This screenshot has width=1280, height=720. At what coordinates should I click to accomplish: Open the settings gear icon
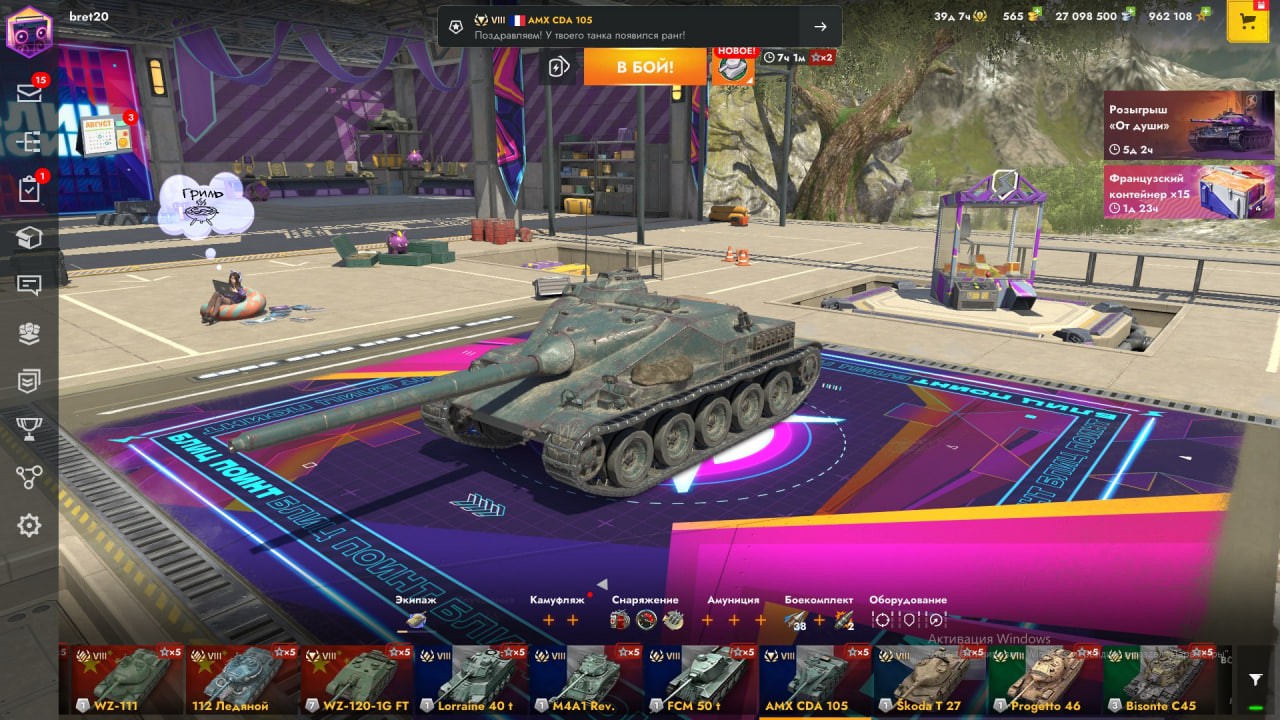coord(29,525)
